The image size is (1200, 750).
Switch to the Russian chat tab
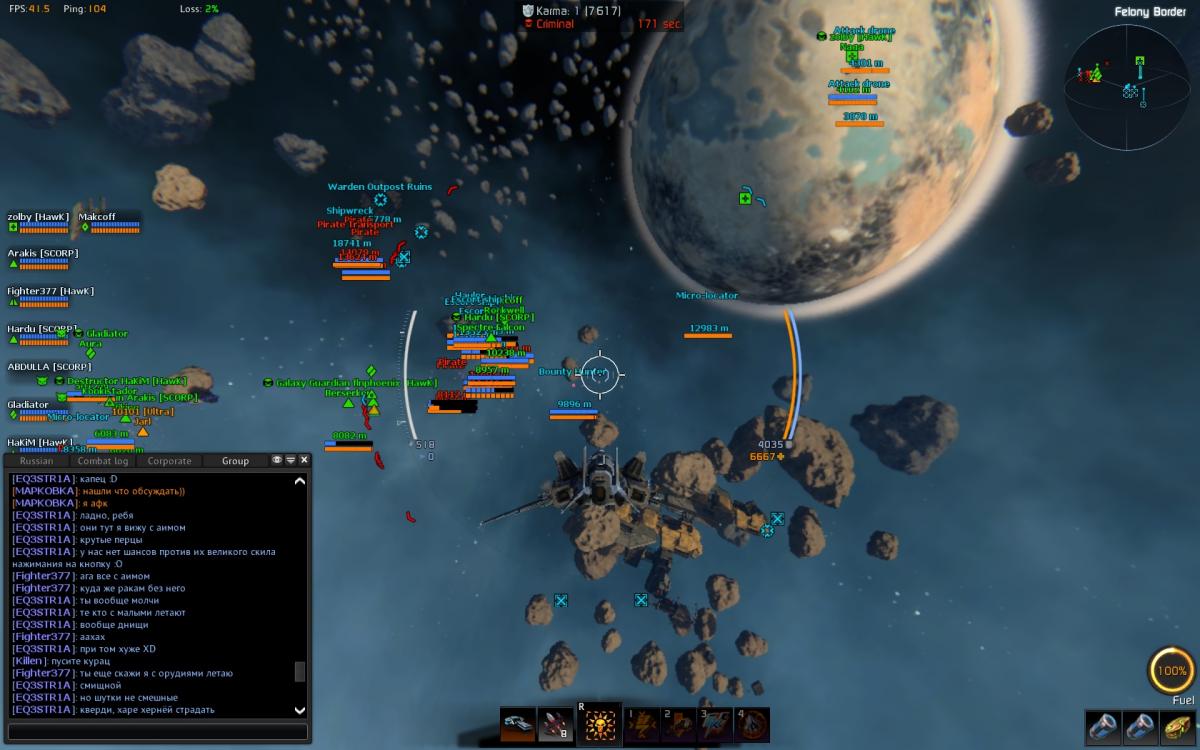[x=37, y=461]
